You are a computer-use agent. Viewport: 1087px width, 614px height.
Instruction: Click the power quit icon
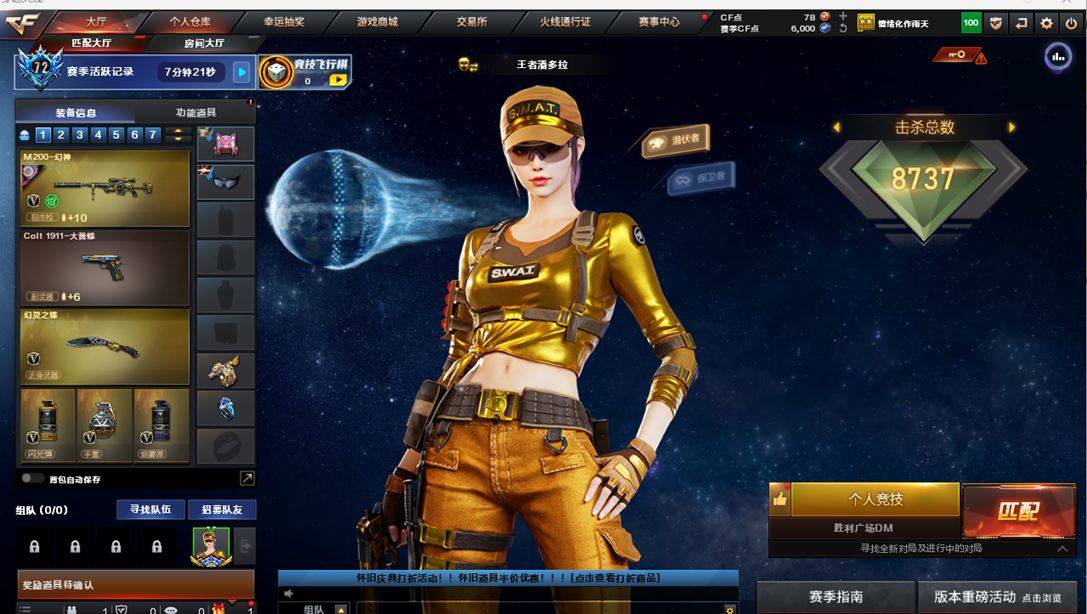point(1072,23)
